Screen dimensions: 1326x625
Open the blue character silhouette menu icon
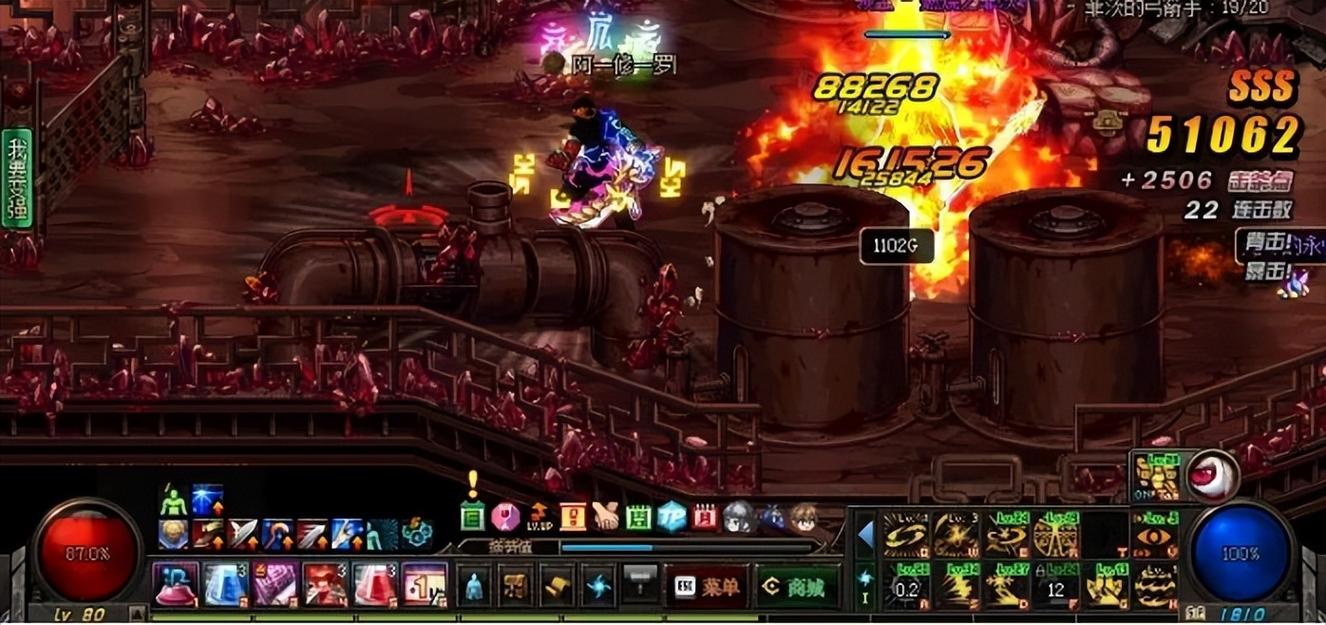click(475, 586)
